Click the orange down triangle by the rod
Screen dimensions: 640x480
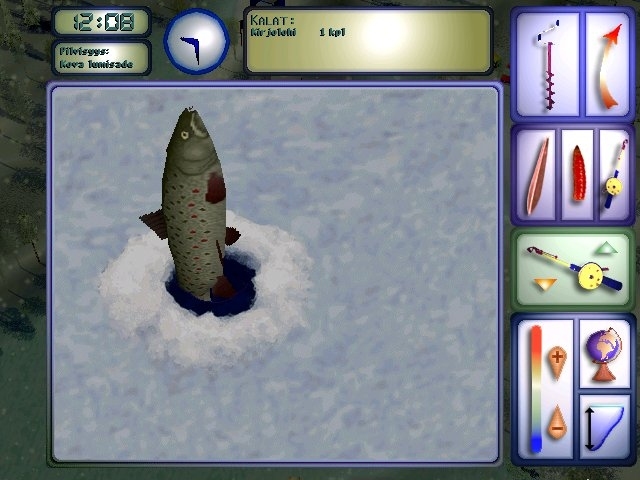tap(543, 287)
